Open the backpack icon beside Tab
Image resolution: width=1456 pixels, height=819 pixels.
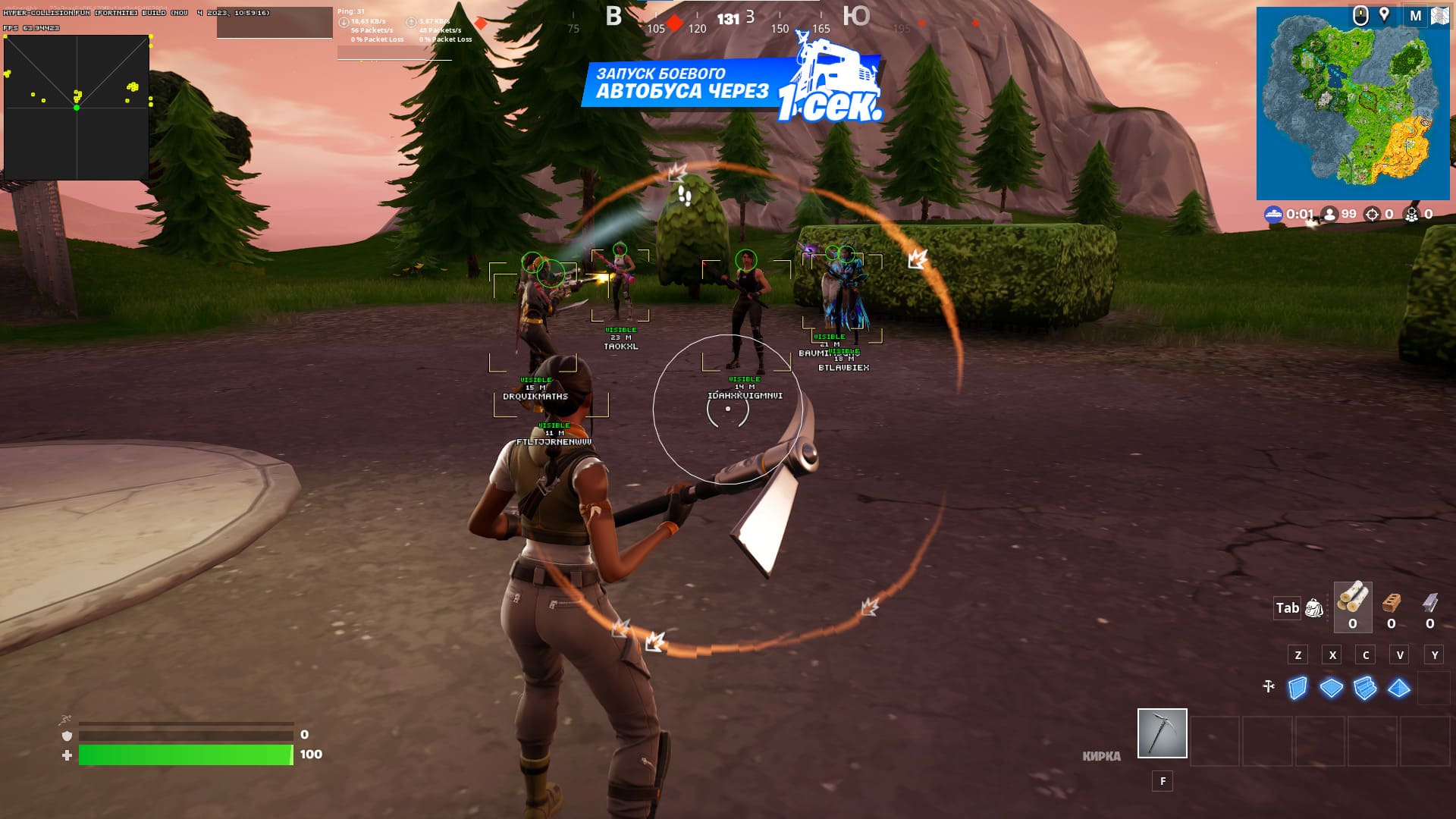coord(1313,607)
